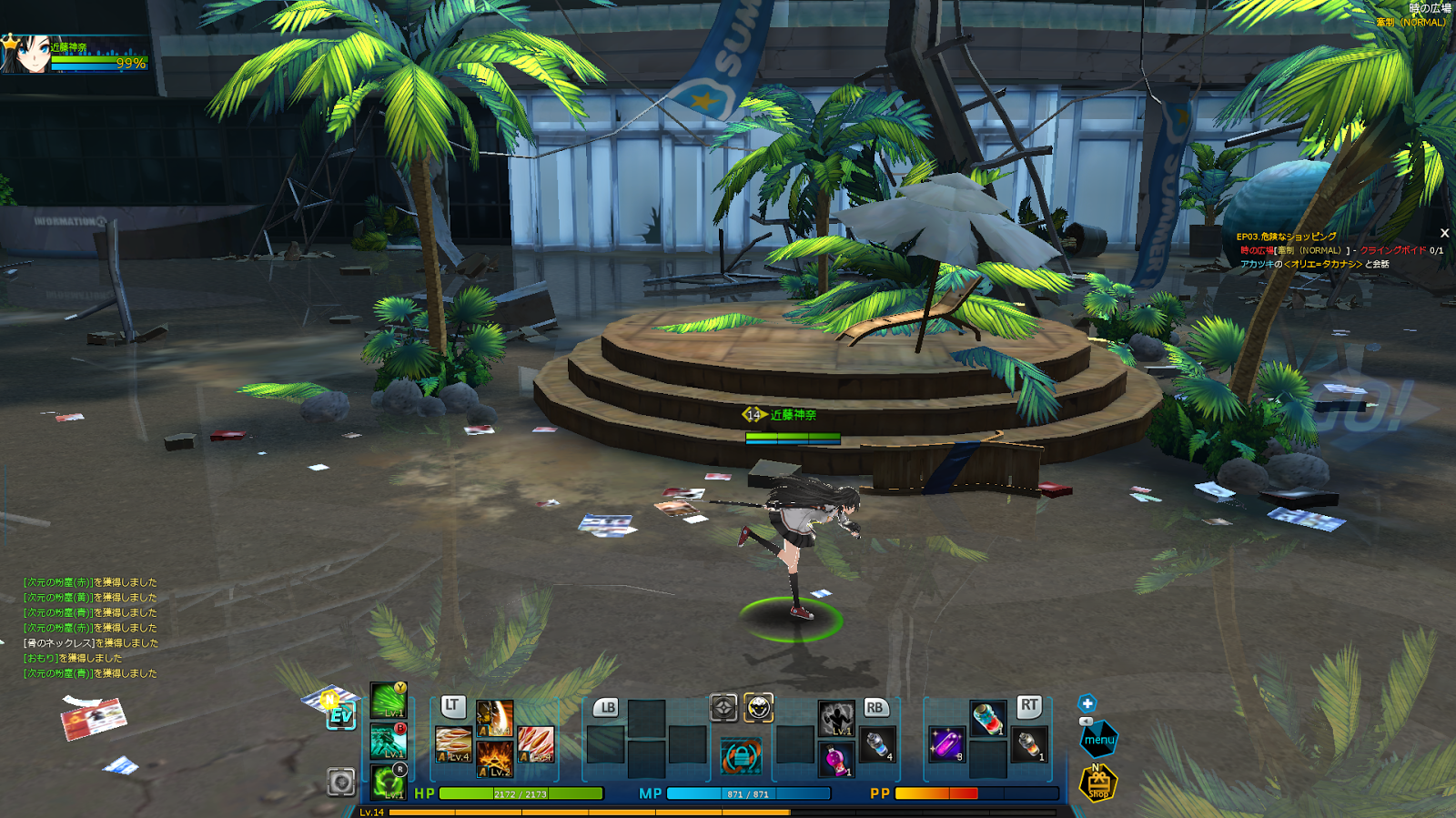Select the crosshair target icon

pyautogui.click(x=723, y=707)
